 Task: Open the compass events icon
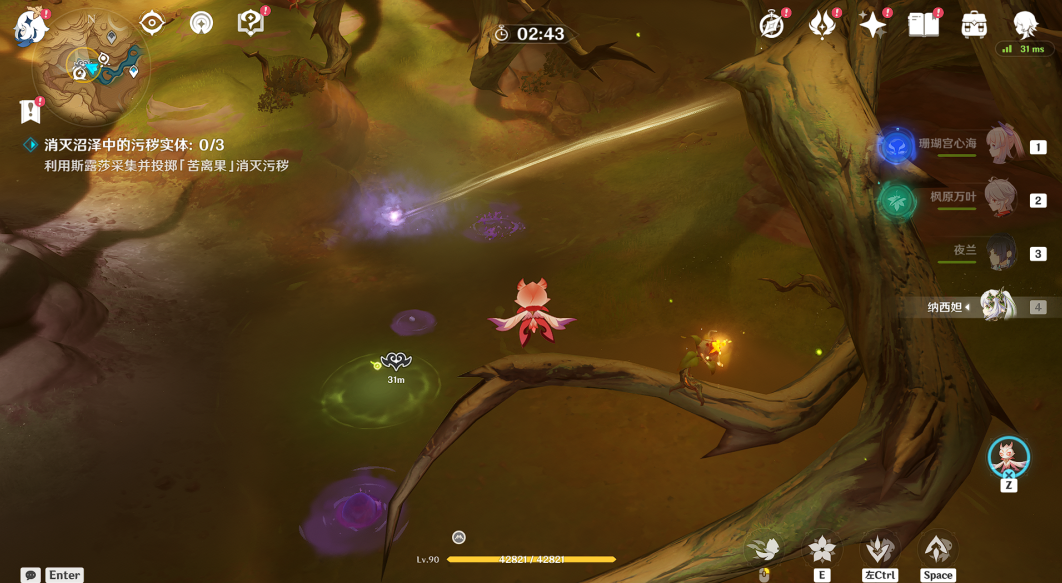[x=772, y=25]
